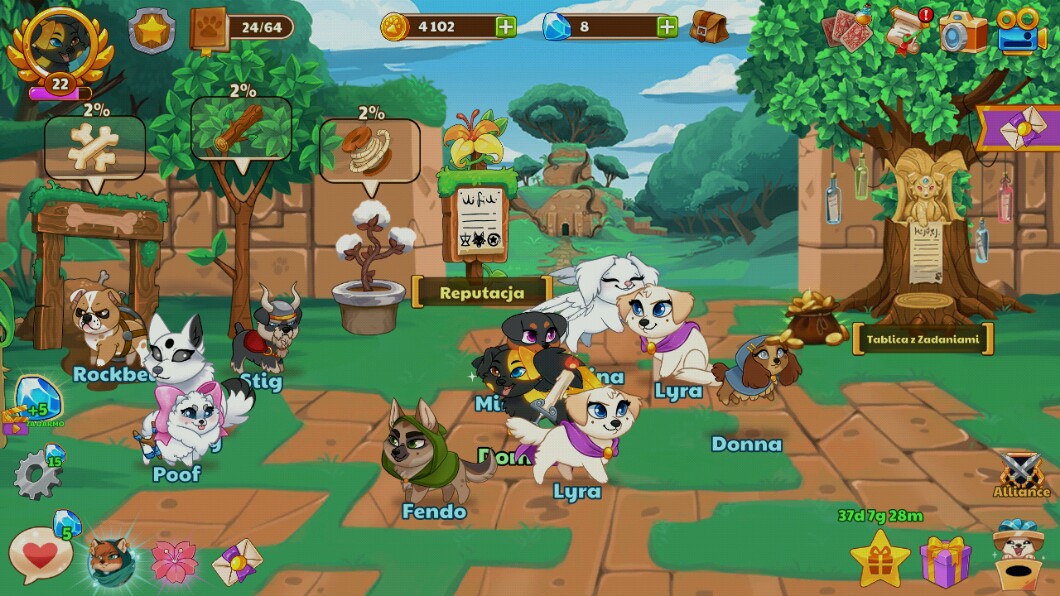Open the leather backpack inventory

point(709,27)
